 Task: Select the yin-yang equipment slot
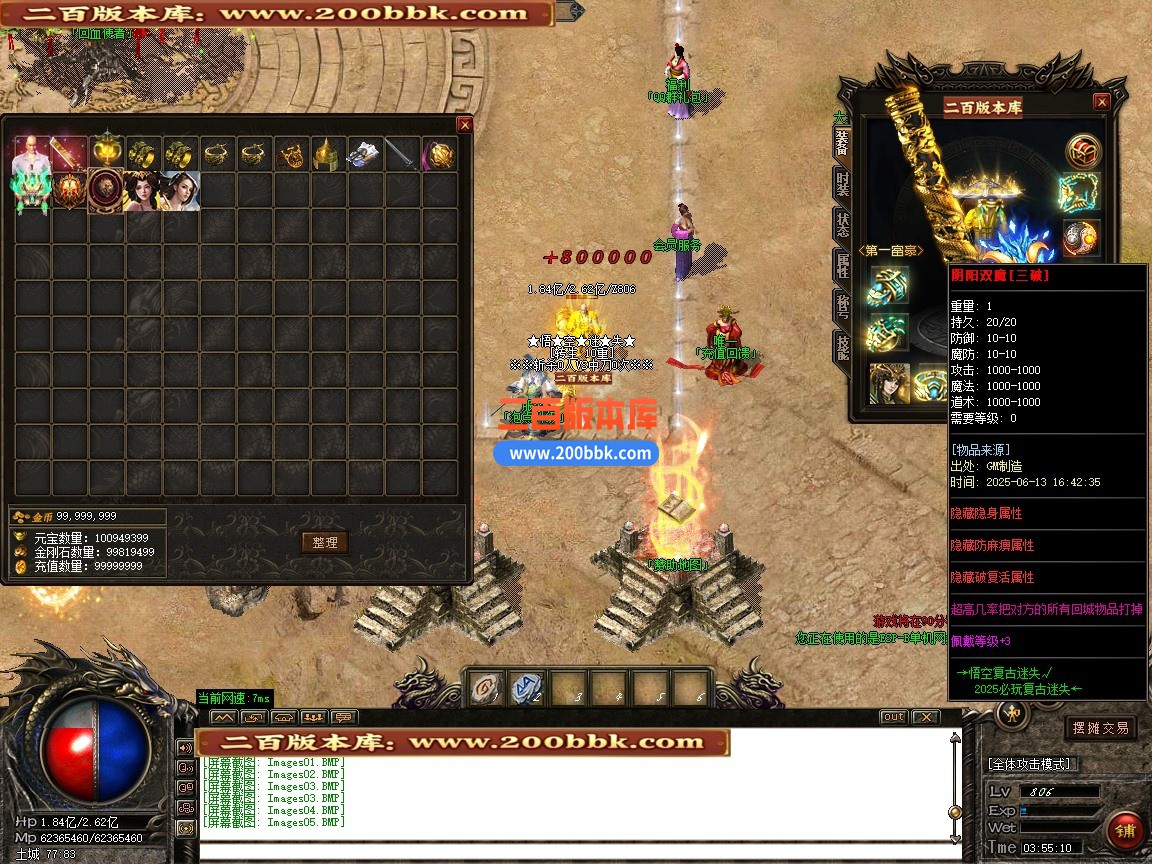click(1082, 237)
